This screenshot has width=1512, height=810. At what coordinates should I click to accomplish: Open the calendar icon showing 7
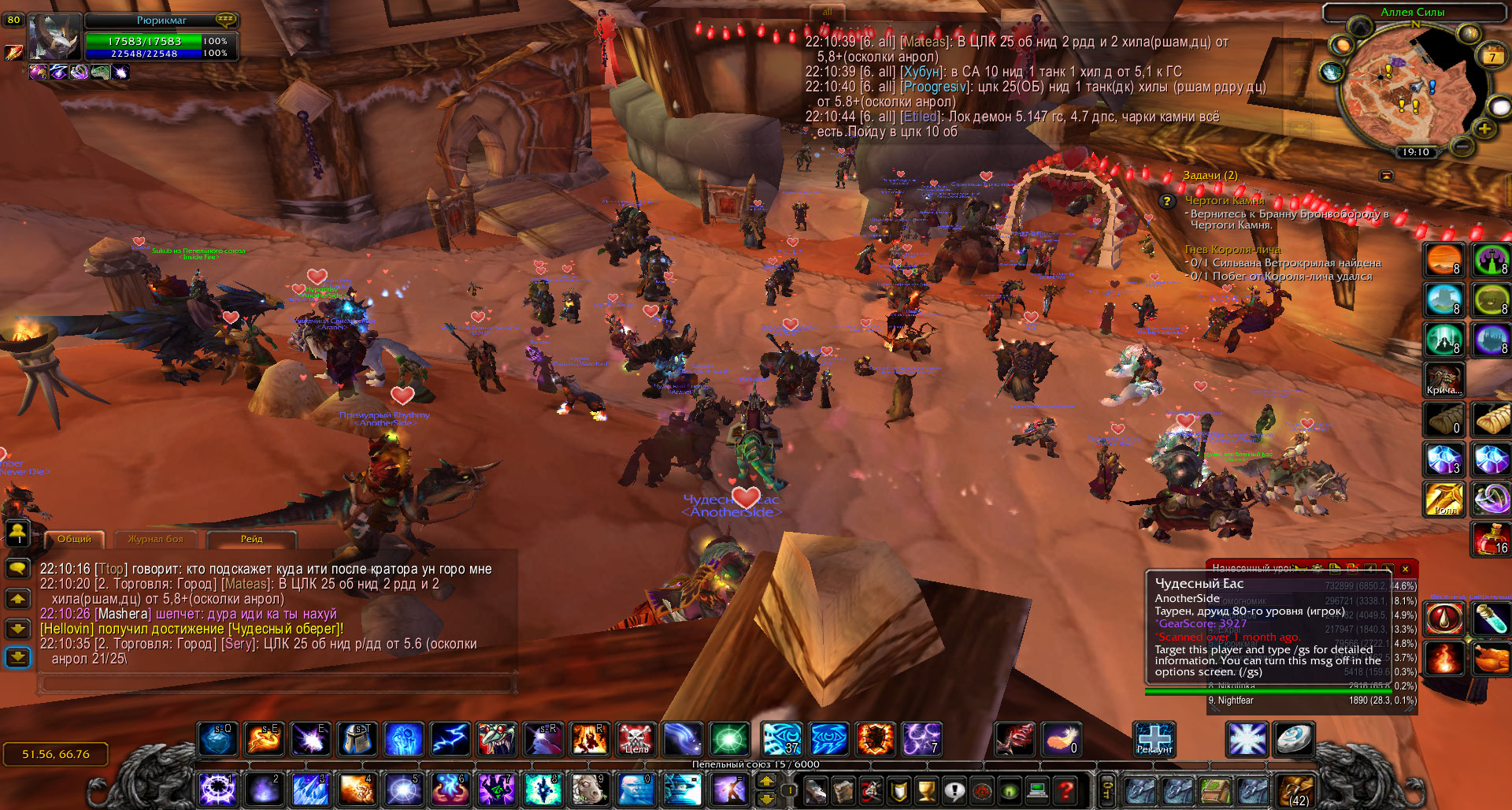1492,56
